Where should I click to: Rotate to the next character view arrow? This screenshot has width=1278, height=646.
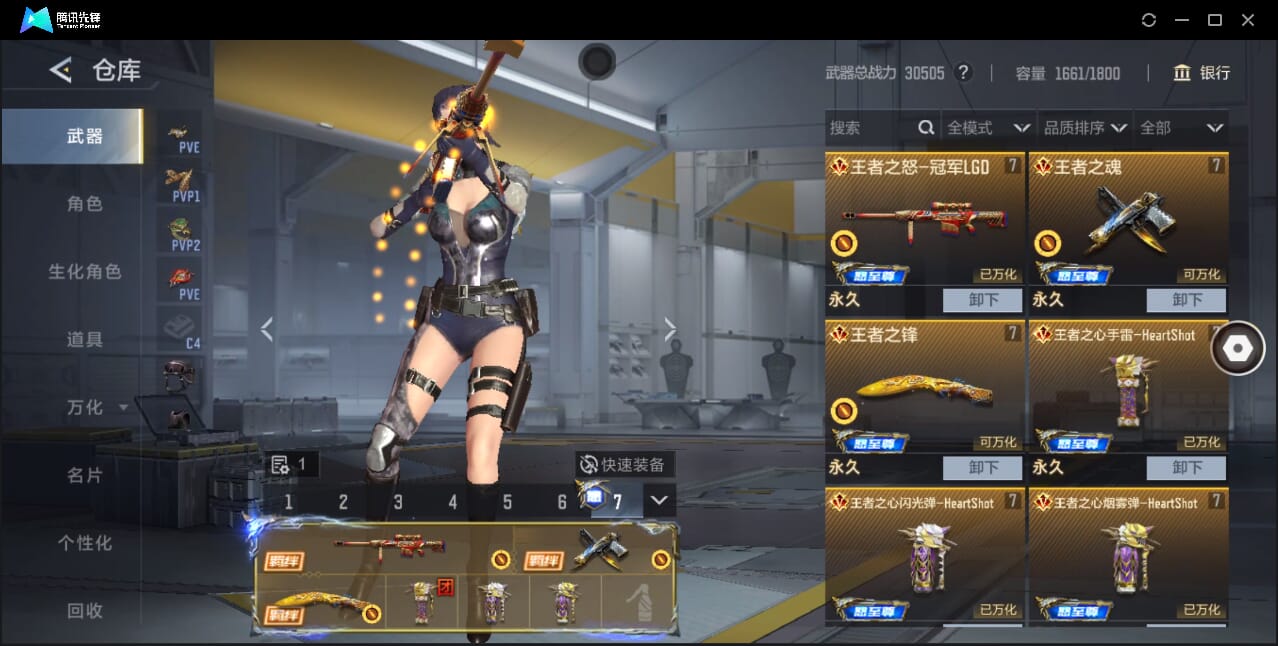point(670,329)
